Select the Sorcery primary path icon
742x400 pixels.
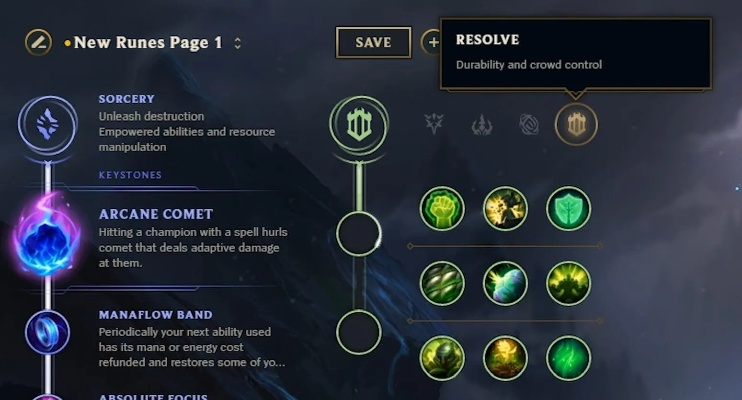tap(47, 124)
